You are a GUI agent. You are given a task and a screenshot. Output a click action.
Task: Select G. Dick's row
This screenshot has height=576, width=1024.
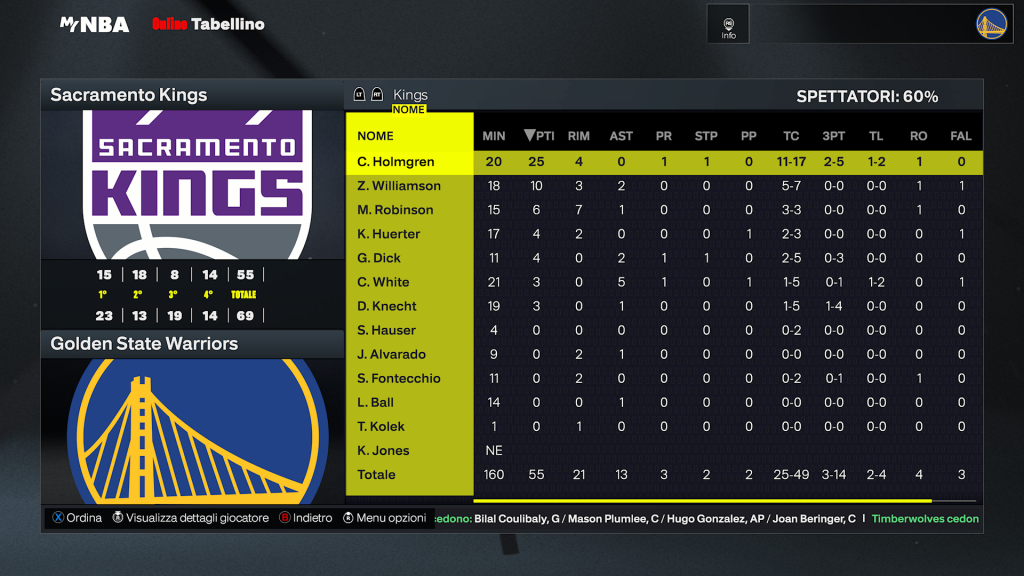click(x=379, y=258)
